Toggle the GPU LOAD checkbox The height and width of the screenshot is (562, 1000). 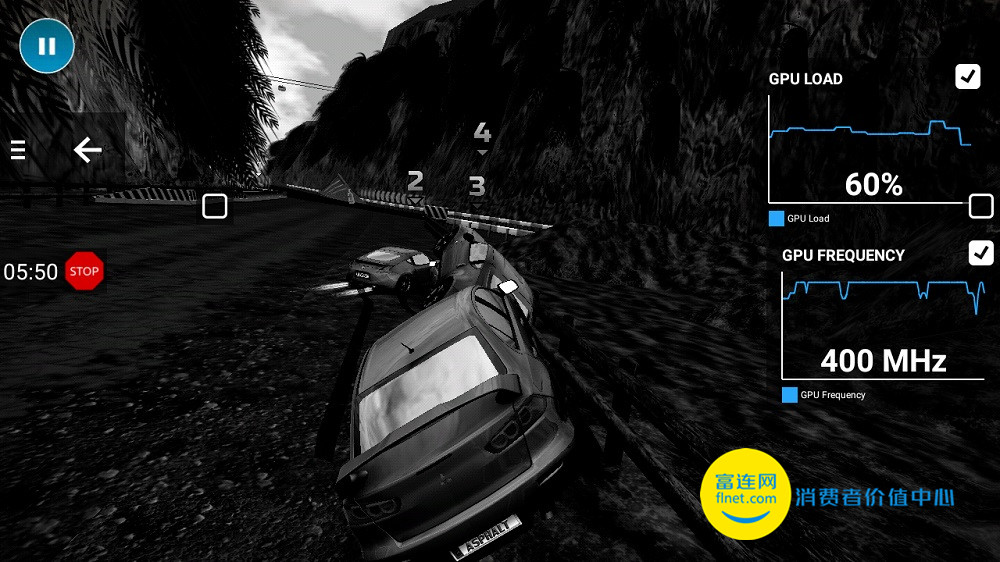click(x=967, y=77)
